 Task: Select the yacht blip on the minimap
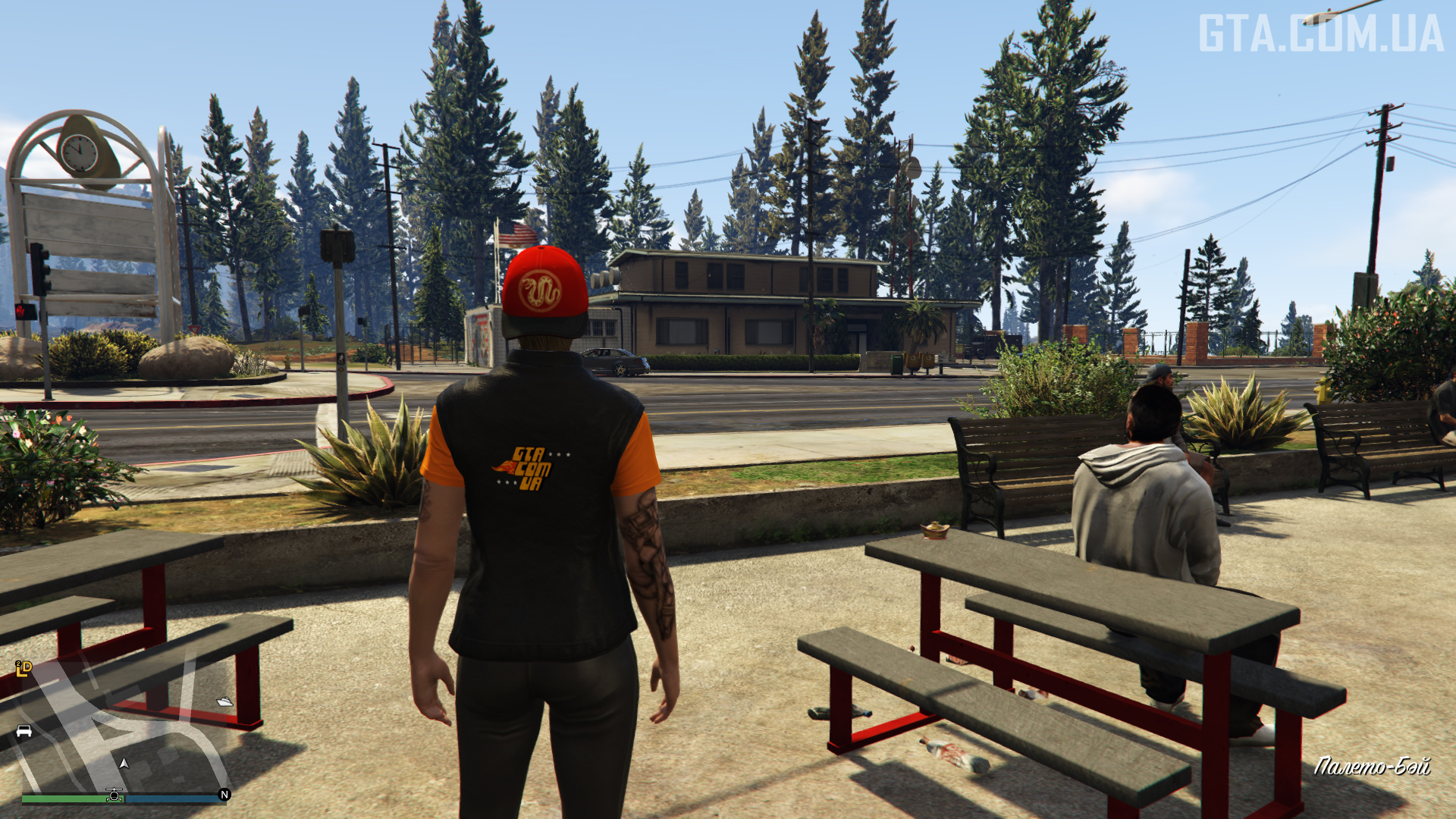coord(224,701)
